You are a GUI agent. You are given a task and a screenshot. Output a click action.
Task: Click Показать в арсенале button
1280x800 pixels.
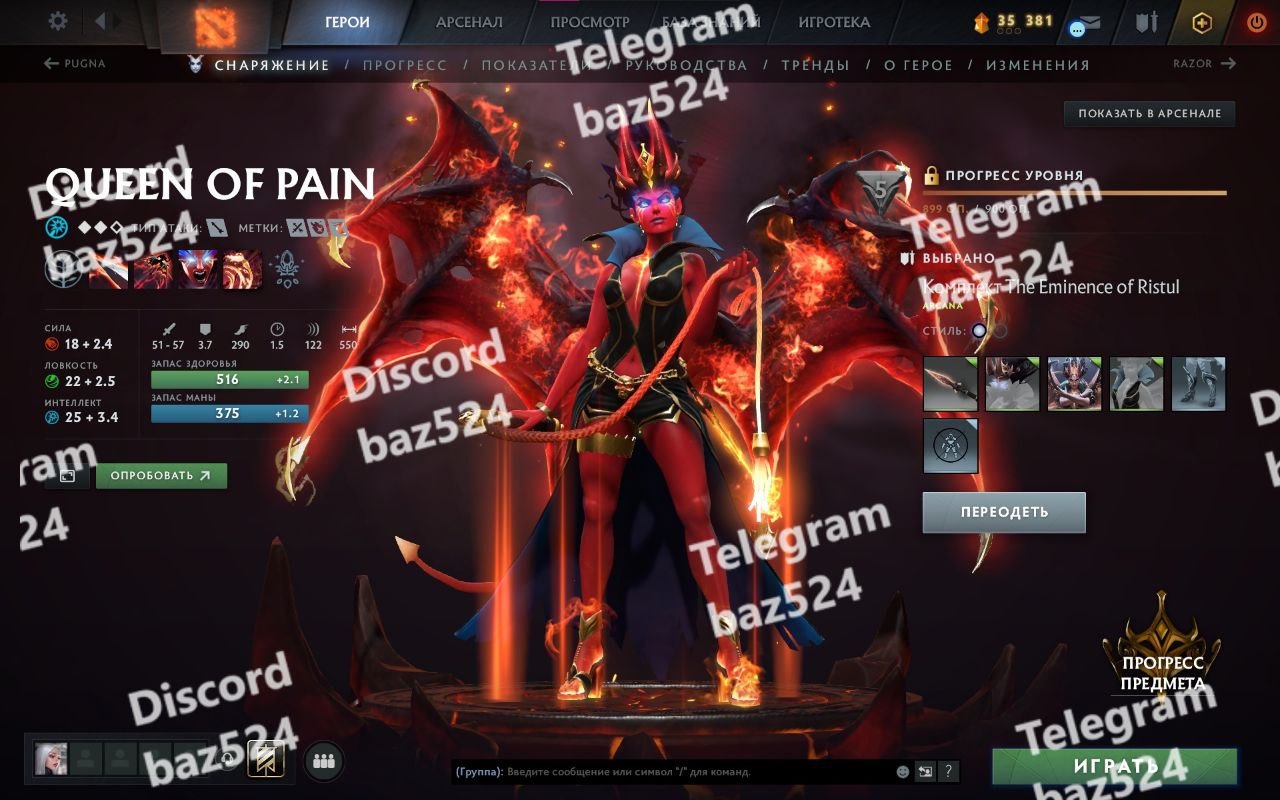[1149, 114]
